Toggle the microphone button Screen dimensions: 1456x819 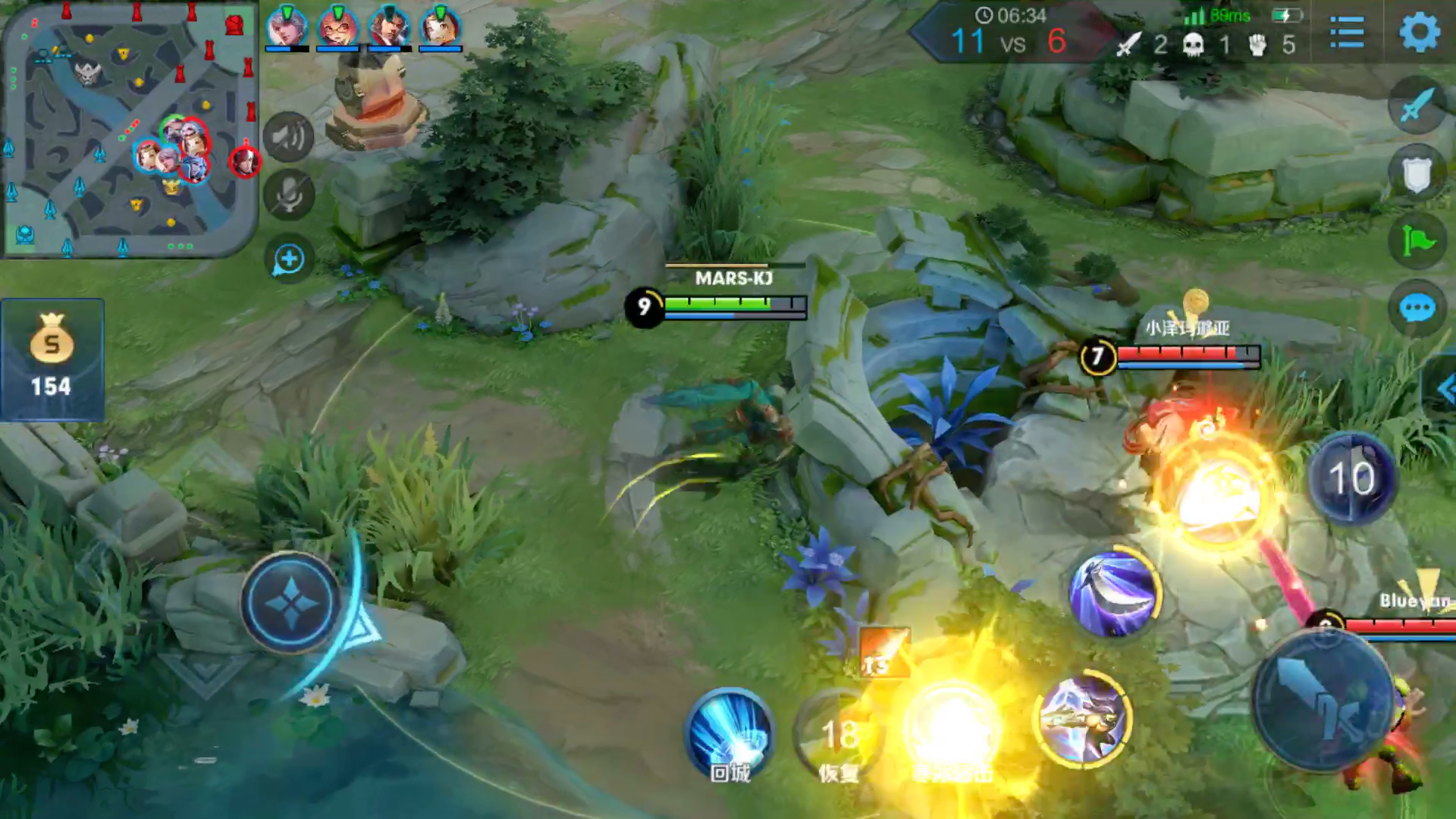coord(289,195)
